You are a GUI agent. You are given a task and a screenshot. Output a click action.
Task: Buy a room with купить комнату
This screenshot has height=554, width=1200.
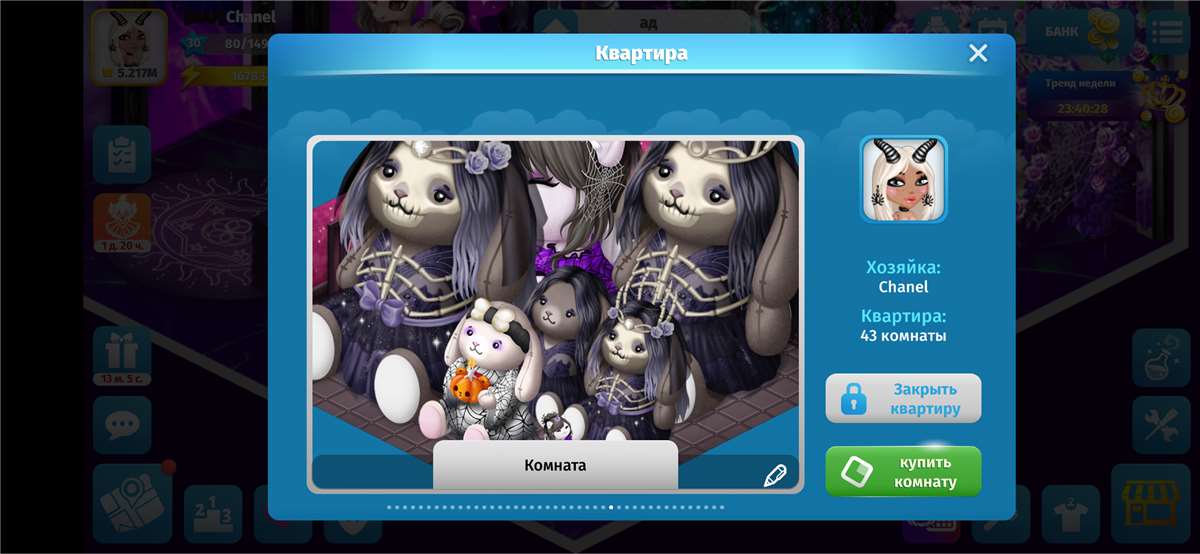click(903, 471)
